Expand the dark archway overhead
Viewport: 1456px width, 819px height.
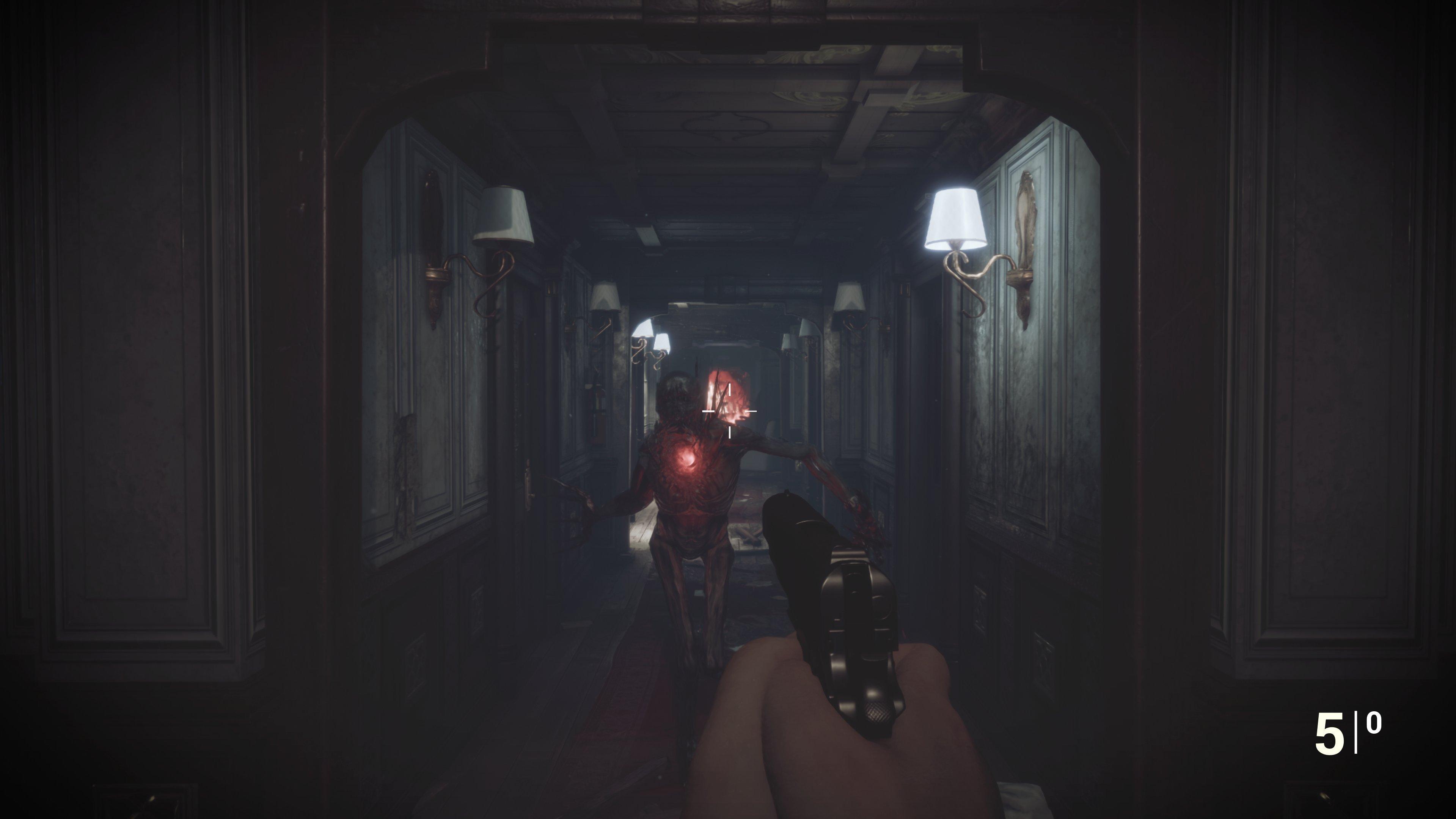coord(707,57)
